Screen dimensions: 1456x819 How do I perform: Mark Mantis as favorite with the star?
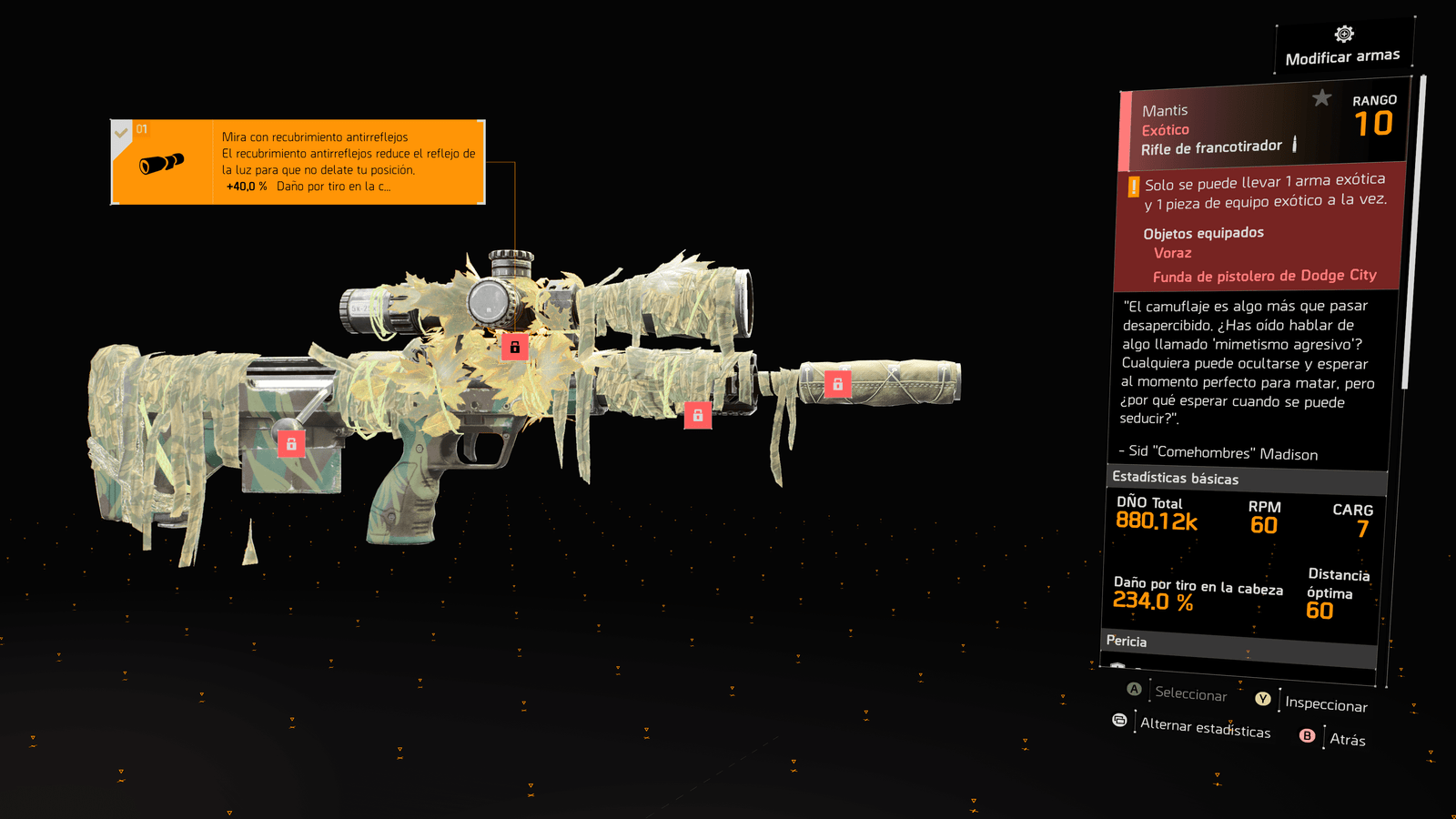(1321, 97)
